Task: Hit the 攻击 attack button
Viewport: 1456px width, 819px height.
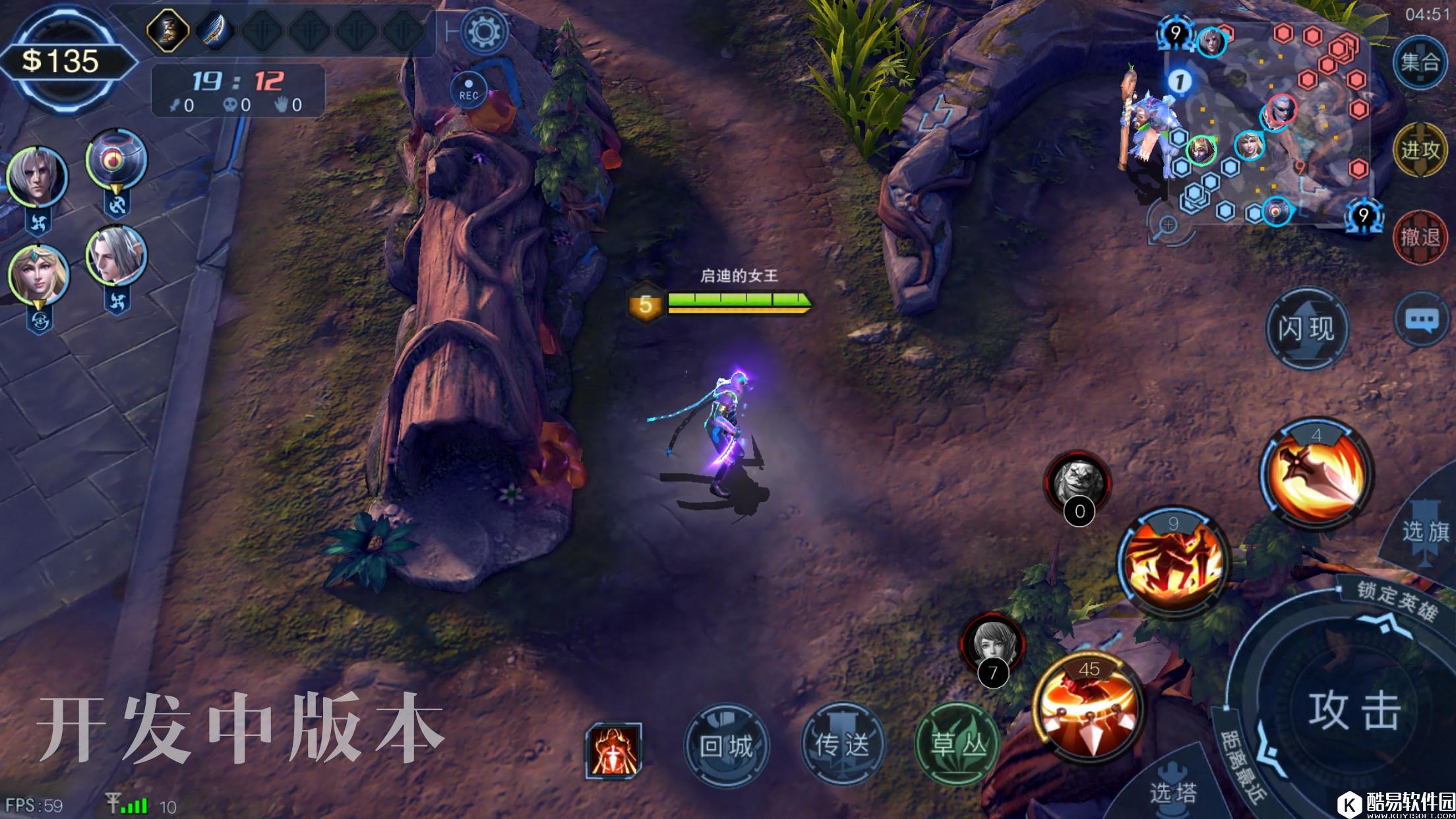Action: click(x=1354, y=711)
